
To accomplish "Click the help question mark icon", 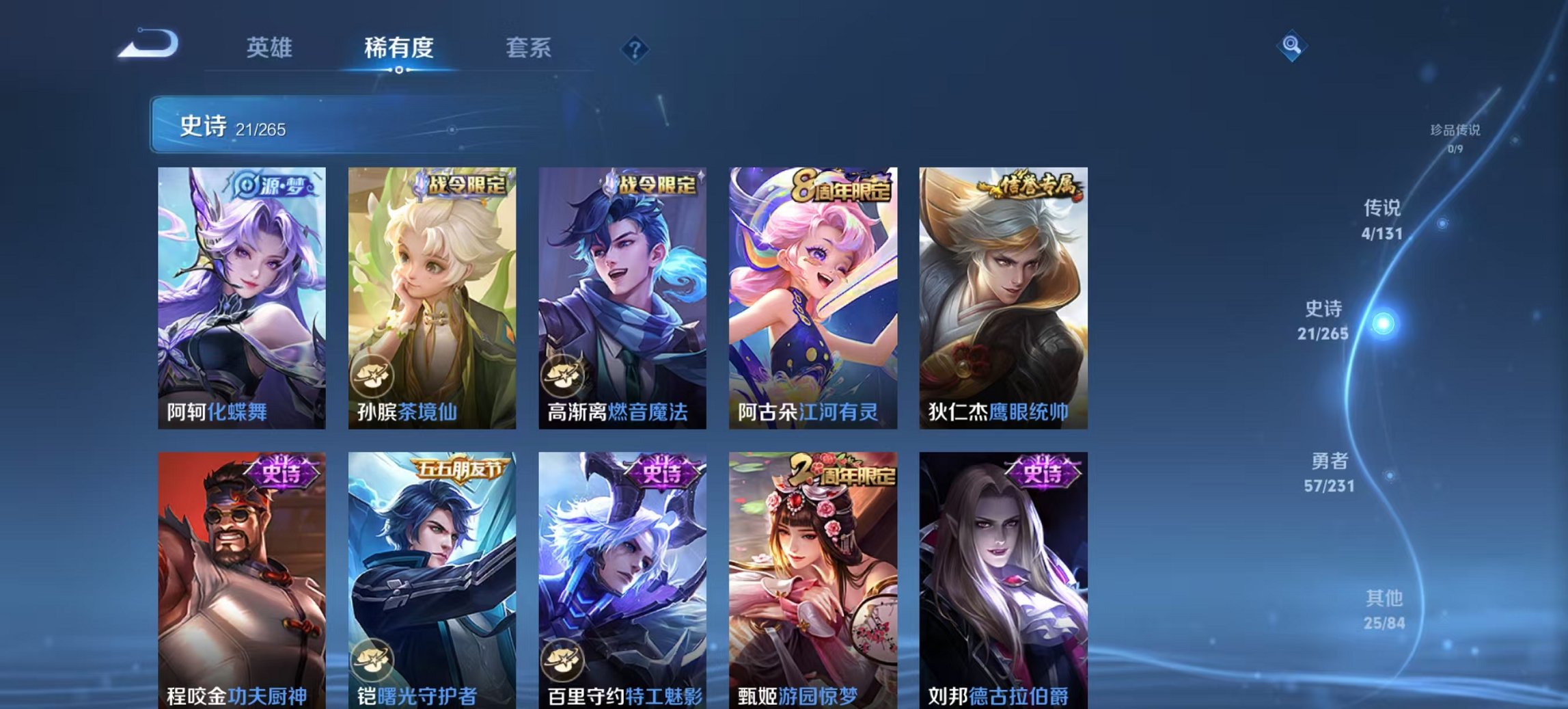I will tap(635, 49).
